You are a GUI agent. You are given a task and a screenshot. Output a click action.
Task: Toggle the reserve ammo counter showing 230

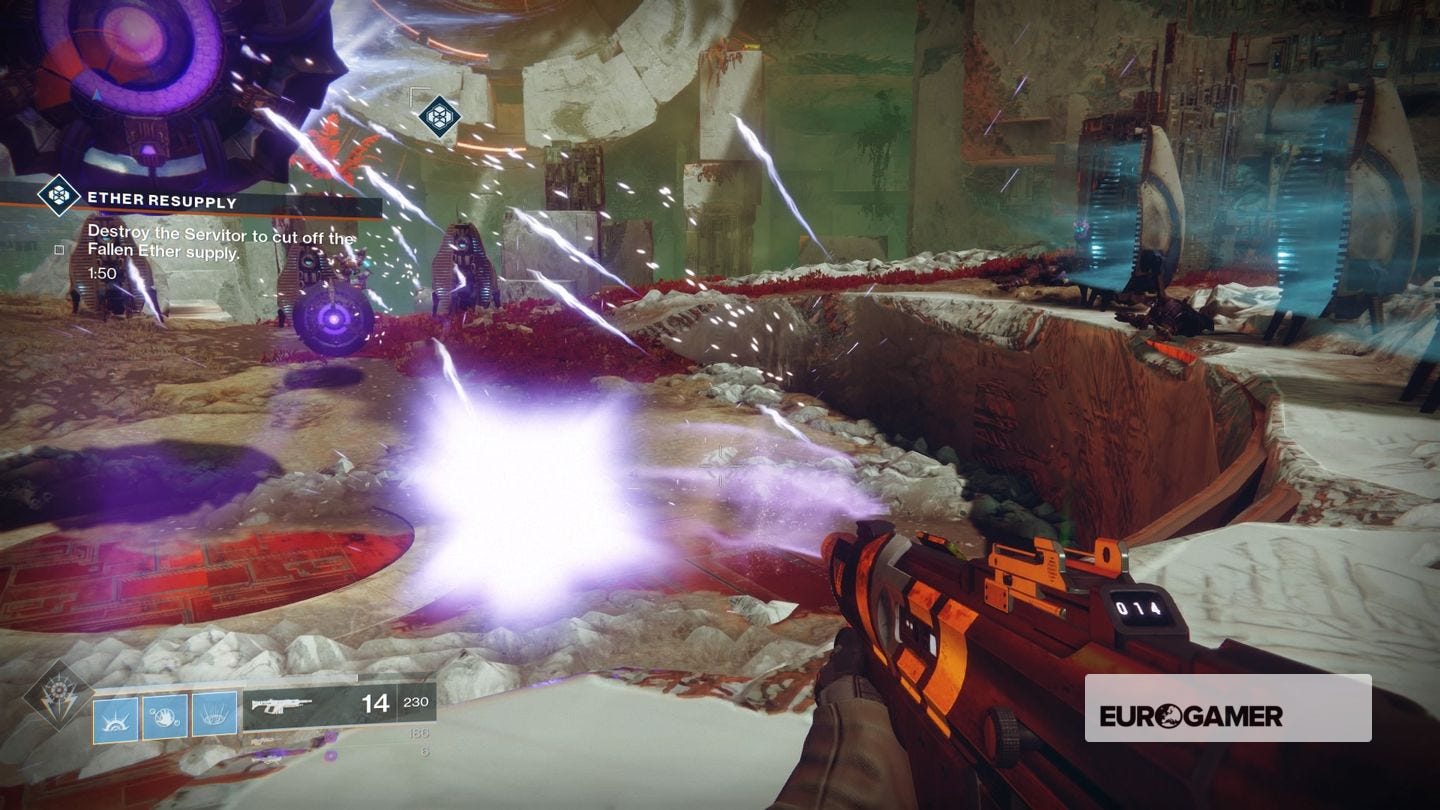(416, 704)
